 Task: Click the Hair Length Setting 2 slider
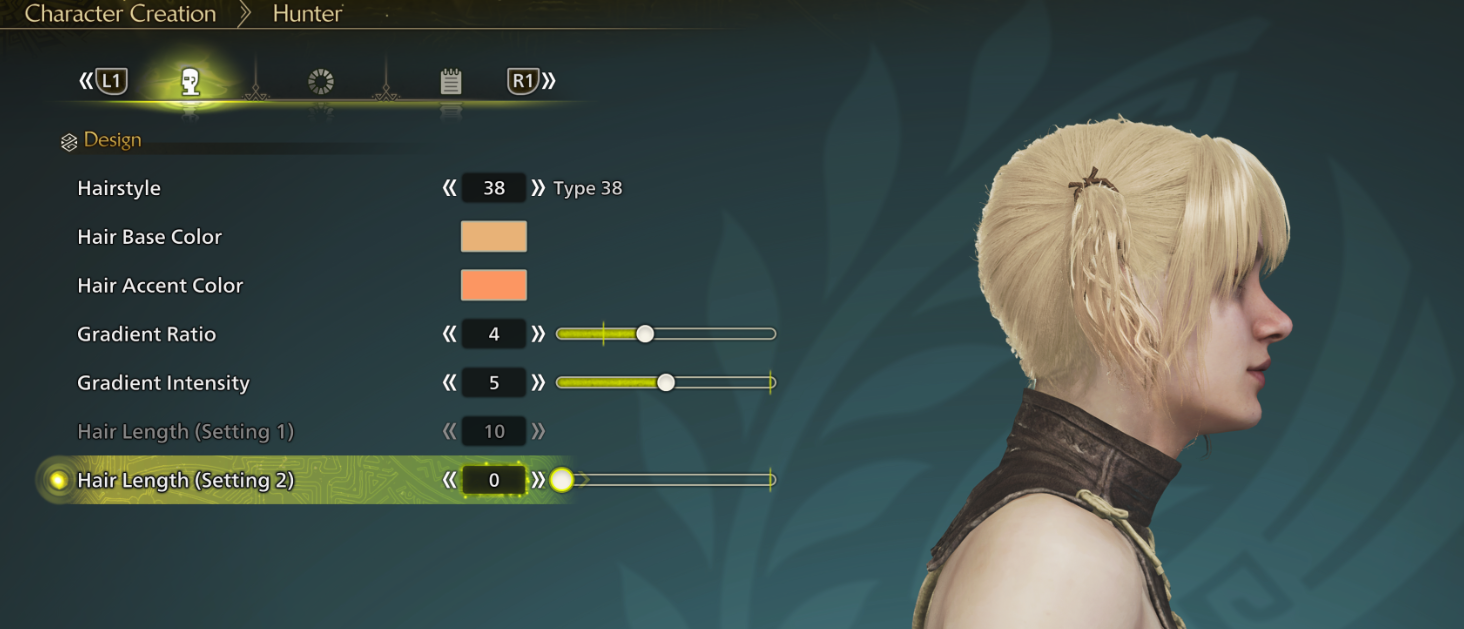(670, 480)
